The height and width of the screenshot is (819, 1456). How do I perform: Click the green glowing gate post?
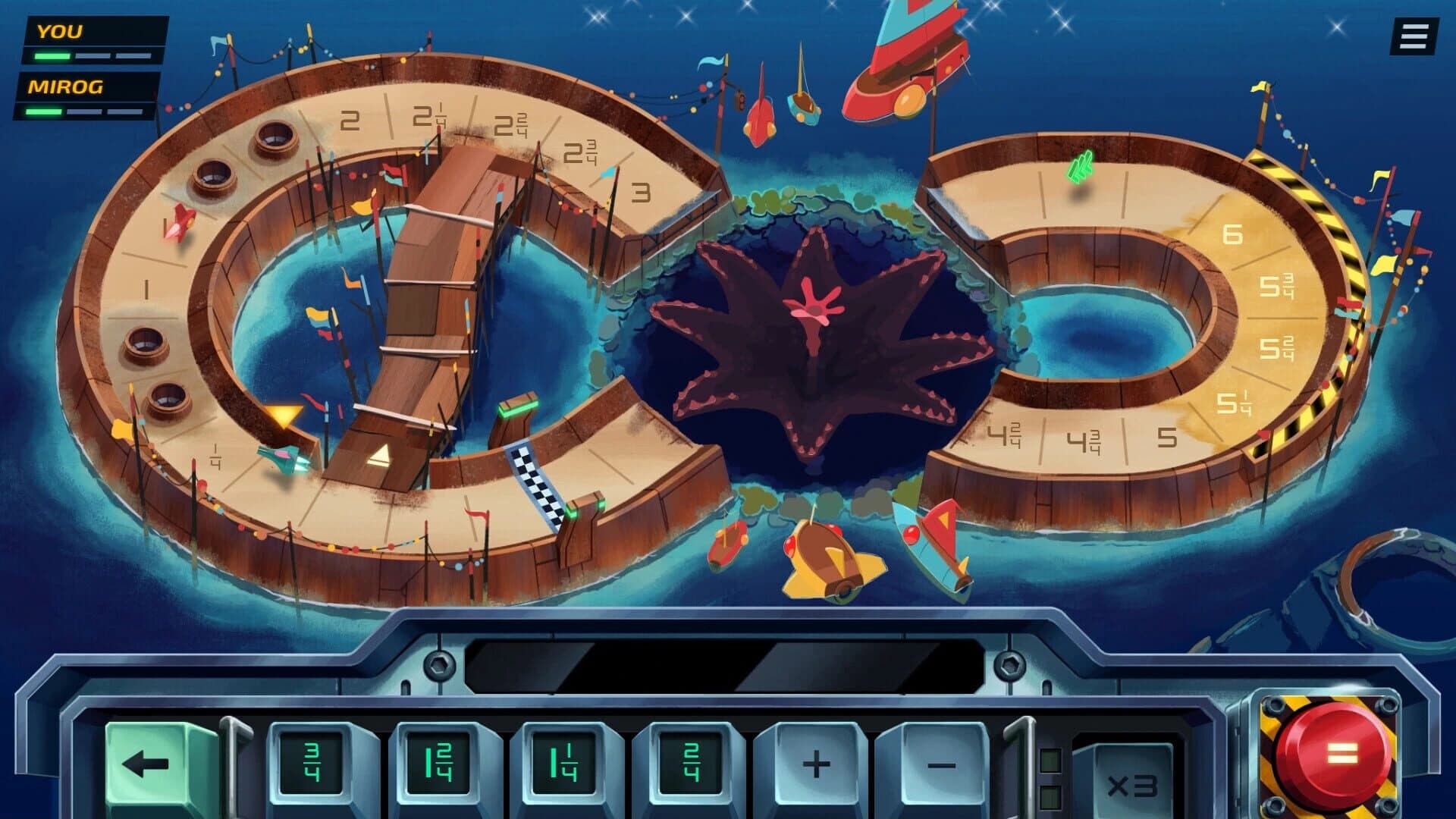tap(519, 408)
